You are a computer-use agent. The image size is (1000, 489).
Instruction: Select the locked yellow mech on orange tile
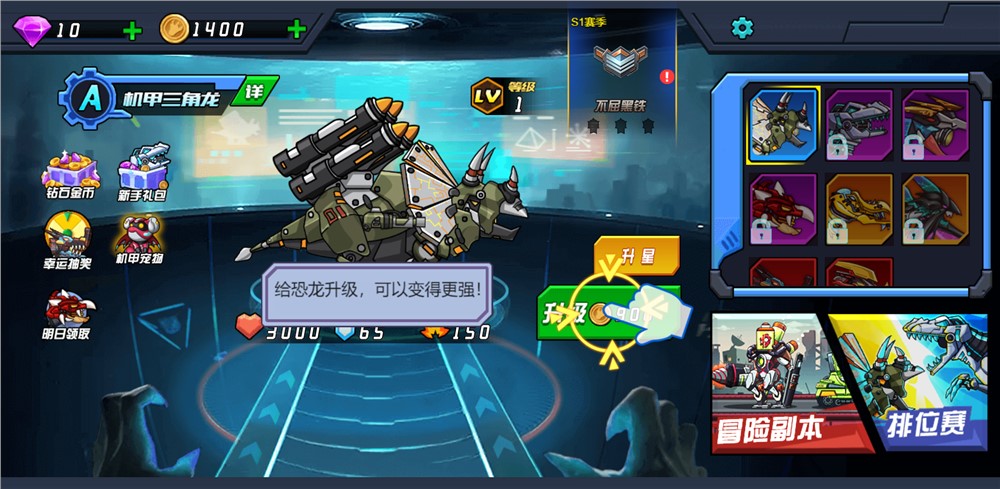tap(859, 208)
